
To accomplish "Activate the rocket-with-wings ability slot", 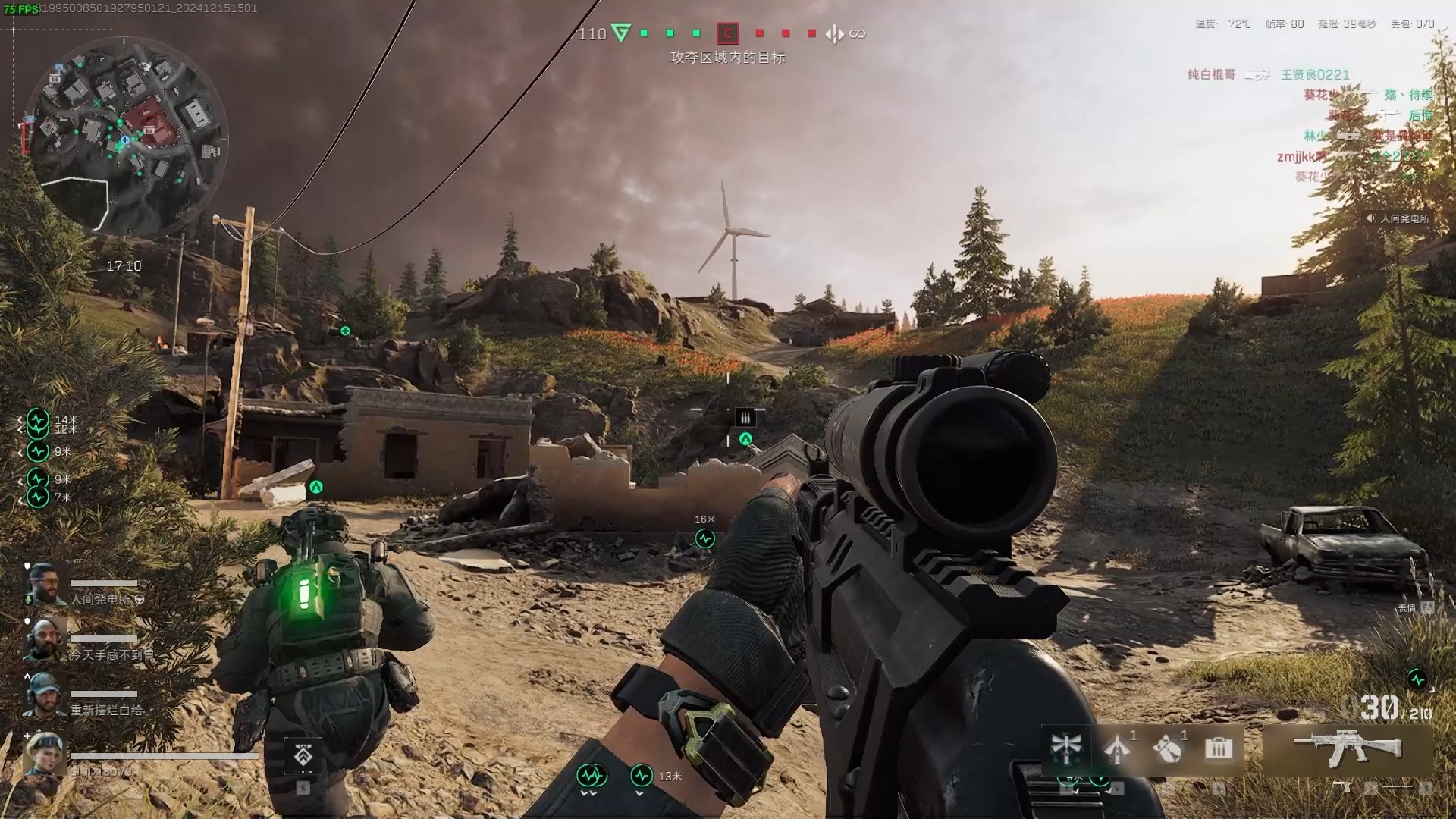I will [1116, 749].
